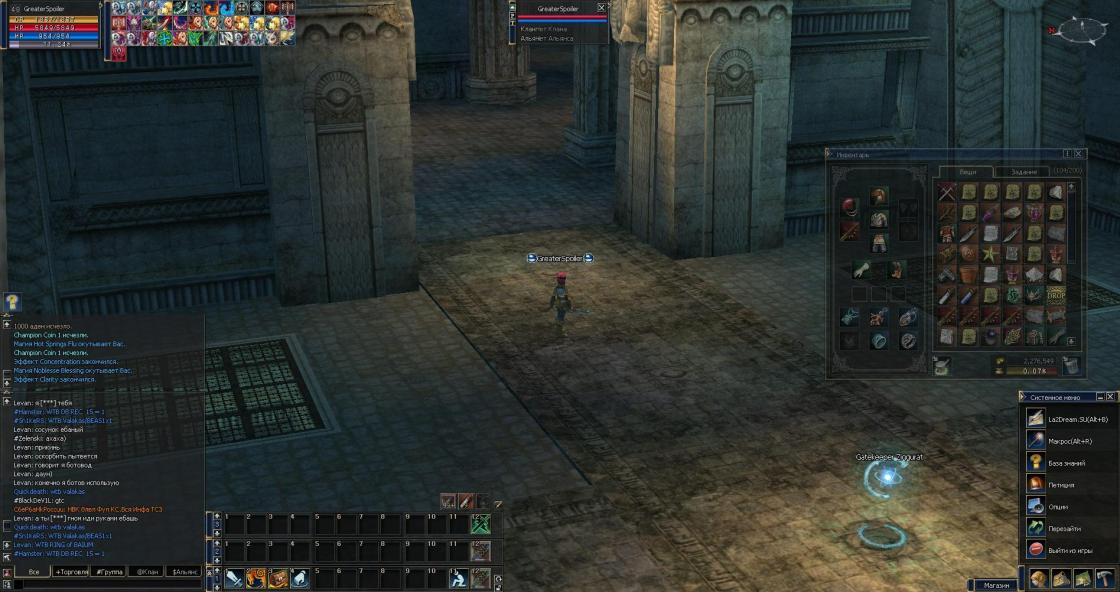Select the Вещи inventory tab

[x=968, y=171]
